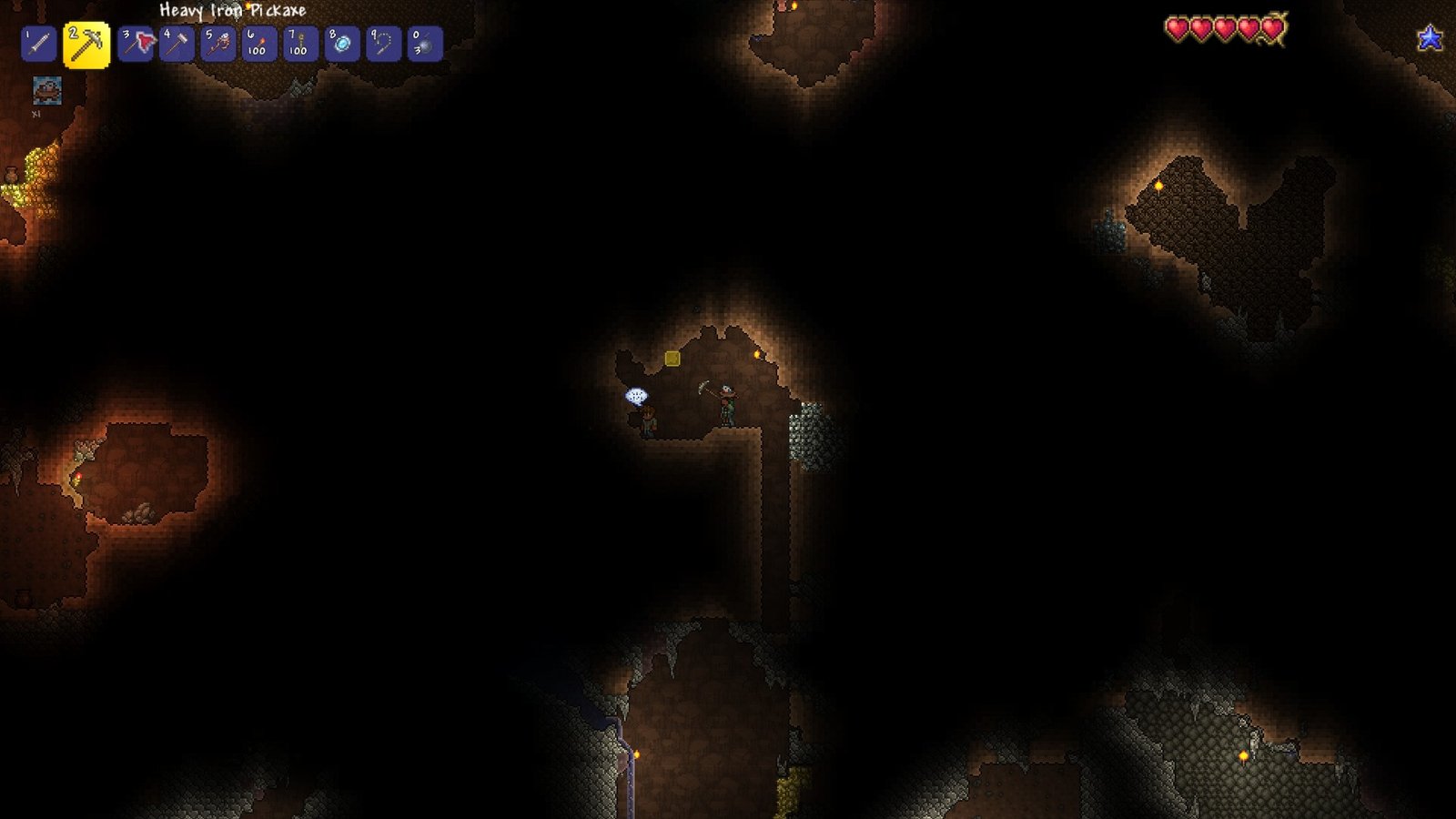Click the last ornate heart in health bar
1456x819 pixels.
1271,26
